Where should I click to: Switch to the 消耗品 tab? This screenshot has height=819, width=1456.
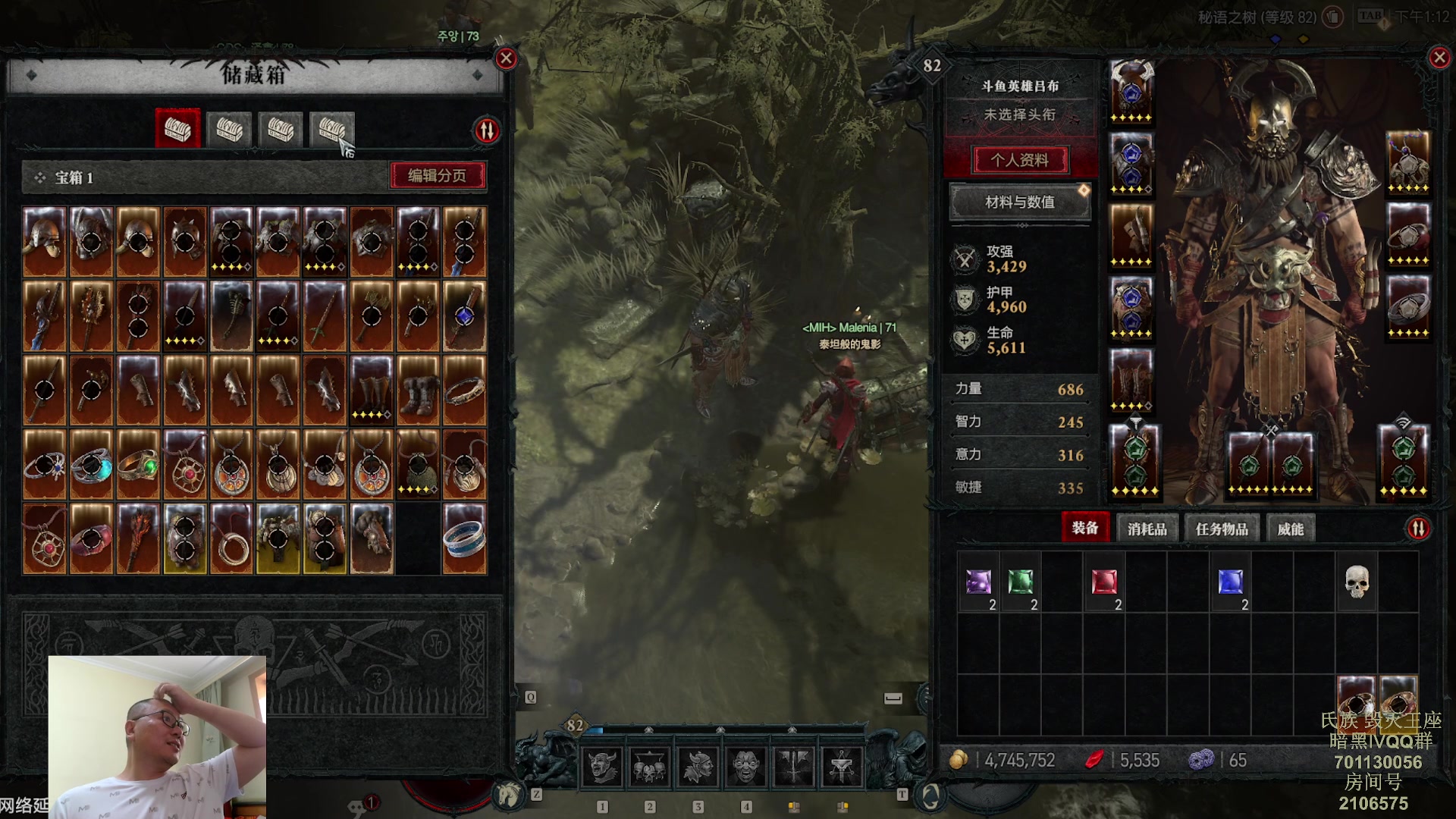1147,529
